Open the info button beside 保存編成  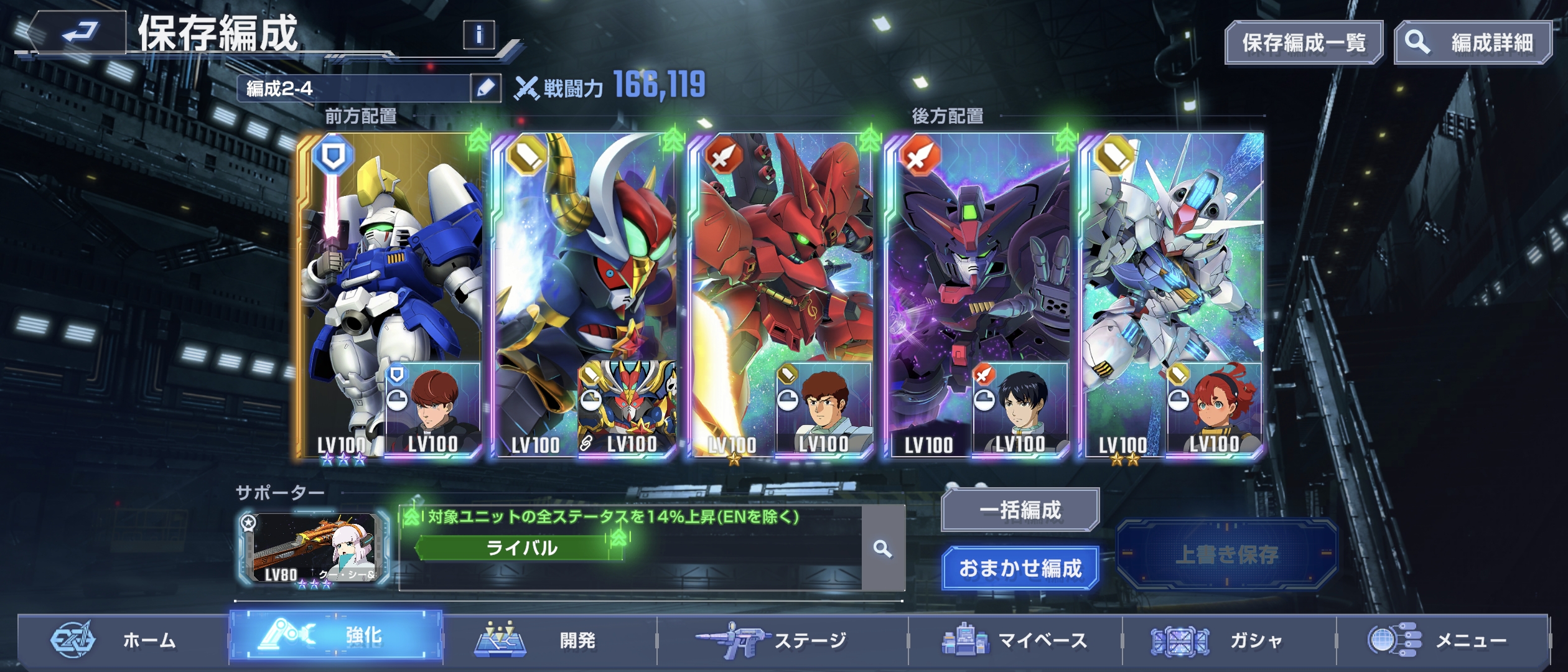[478, 35]
